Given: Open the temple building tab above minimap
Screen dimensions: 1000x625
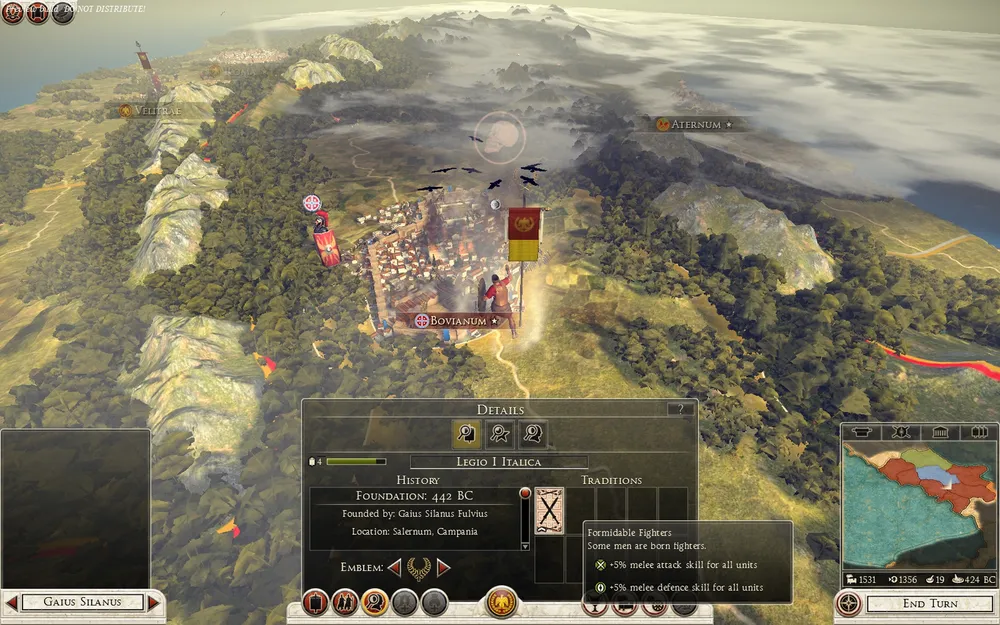Looking at the screenshot, I should [940, 432].
